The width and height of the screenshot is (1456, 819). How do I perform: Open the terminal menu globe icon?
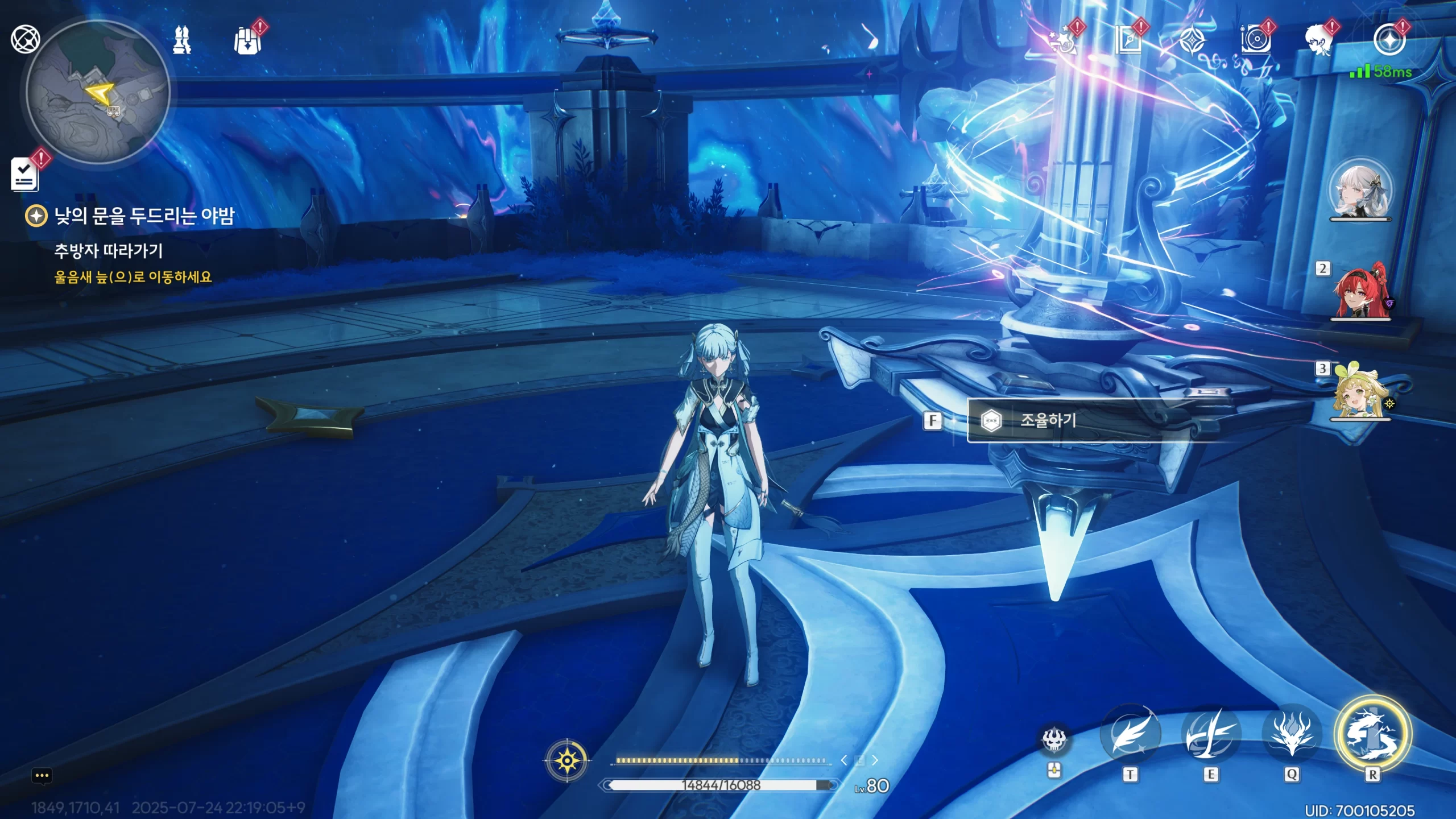pos(26,39)
